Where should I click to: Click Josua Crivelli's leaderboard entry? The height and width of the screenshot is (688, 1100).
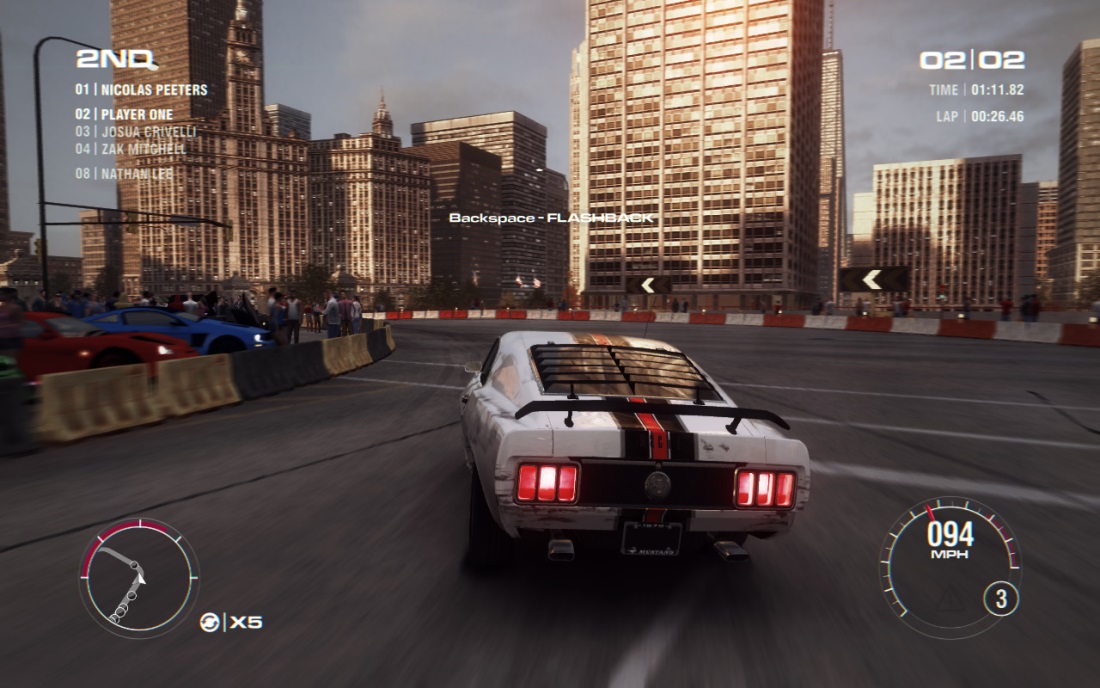[x=135, y=132]
